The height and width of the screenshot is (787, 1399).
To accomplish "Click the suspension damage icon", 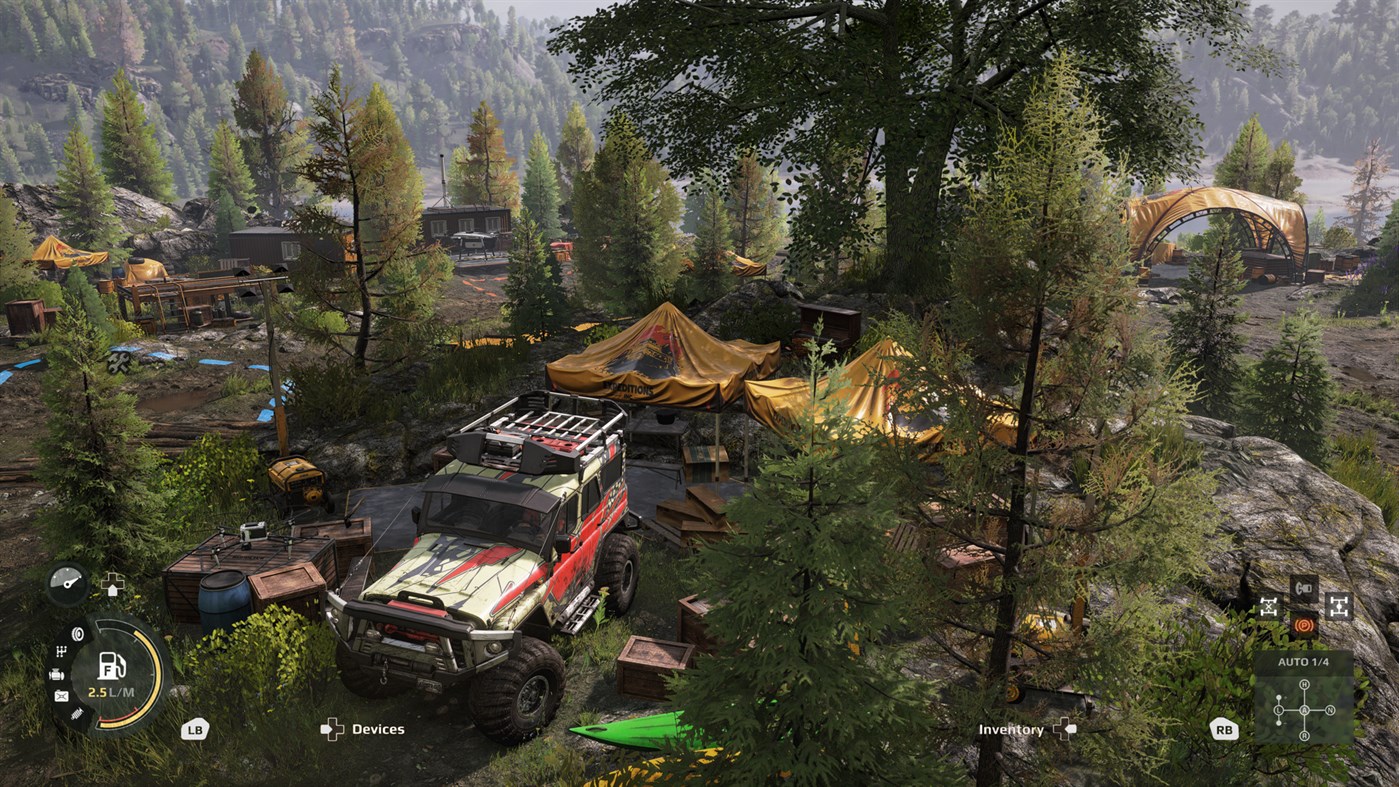I will coord(77,713).
